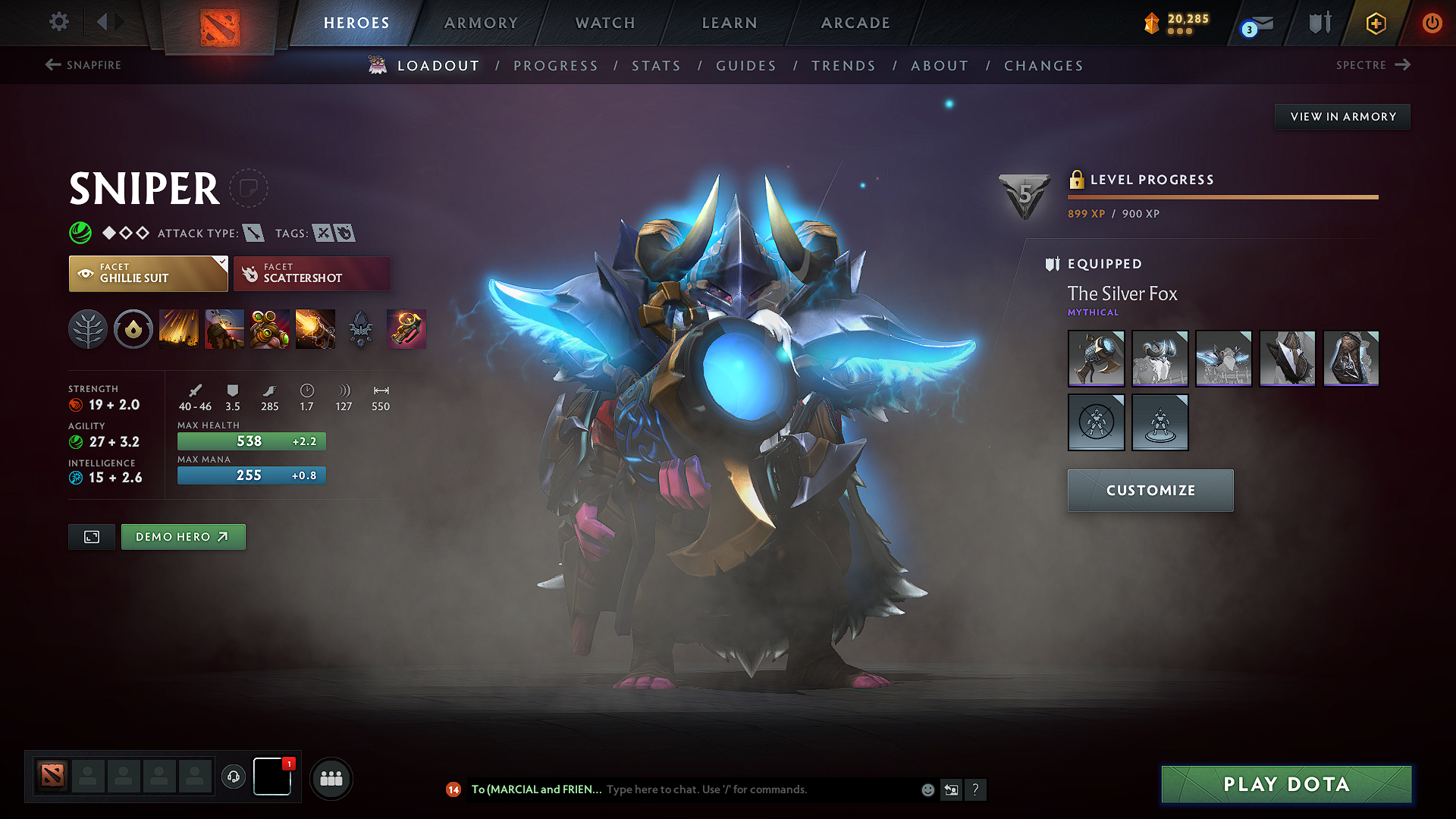Click VIEW IN ARMORY
Image resolution: width=1456 pixels, height=819 pixels.
click(x=1341, y=116)
